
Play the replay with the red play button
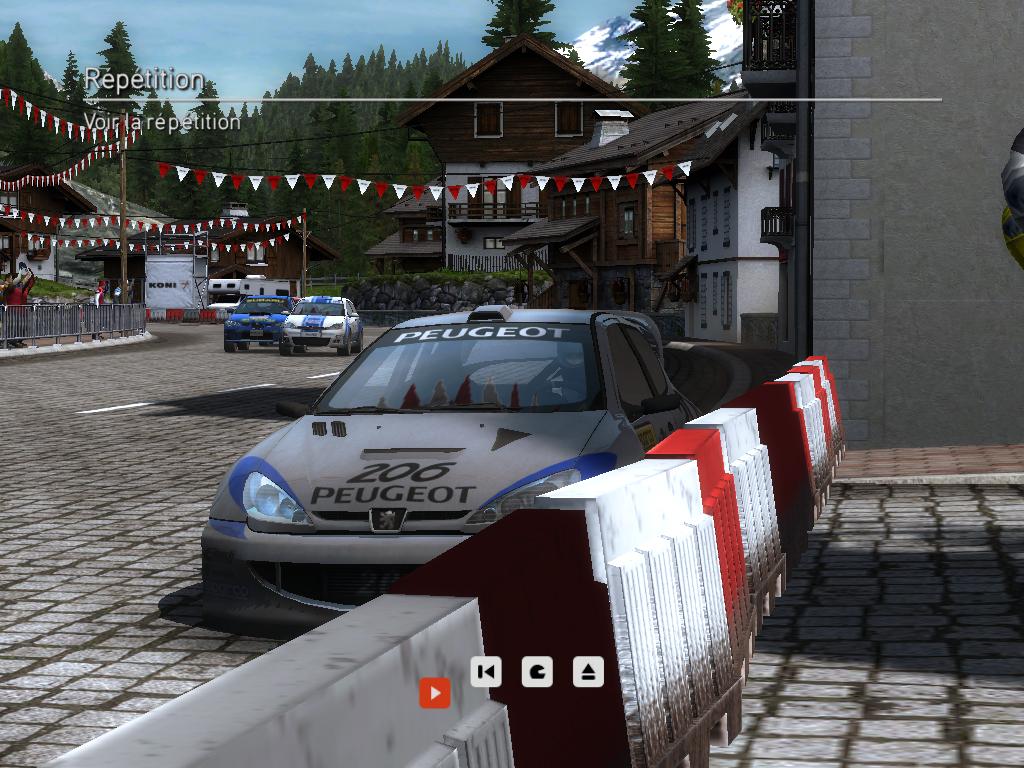(434, 692)
